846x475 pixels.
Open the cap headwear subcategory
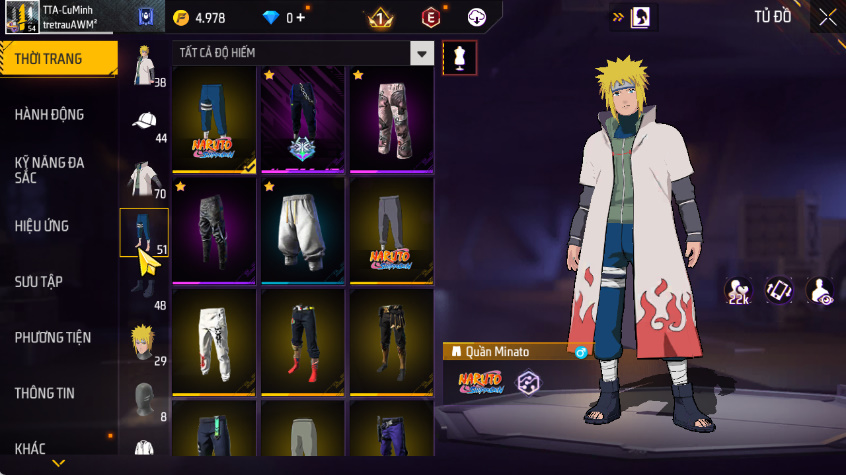tap(144, 122)
